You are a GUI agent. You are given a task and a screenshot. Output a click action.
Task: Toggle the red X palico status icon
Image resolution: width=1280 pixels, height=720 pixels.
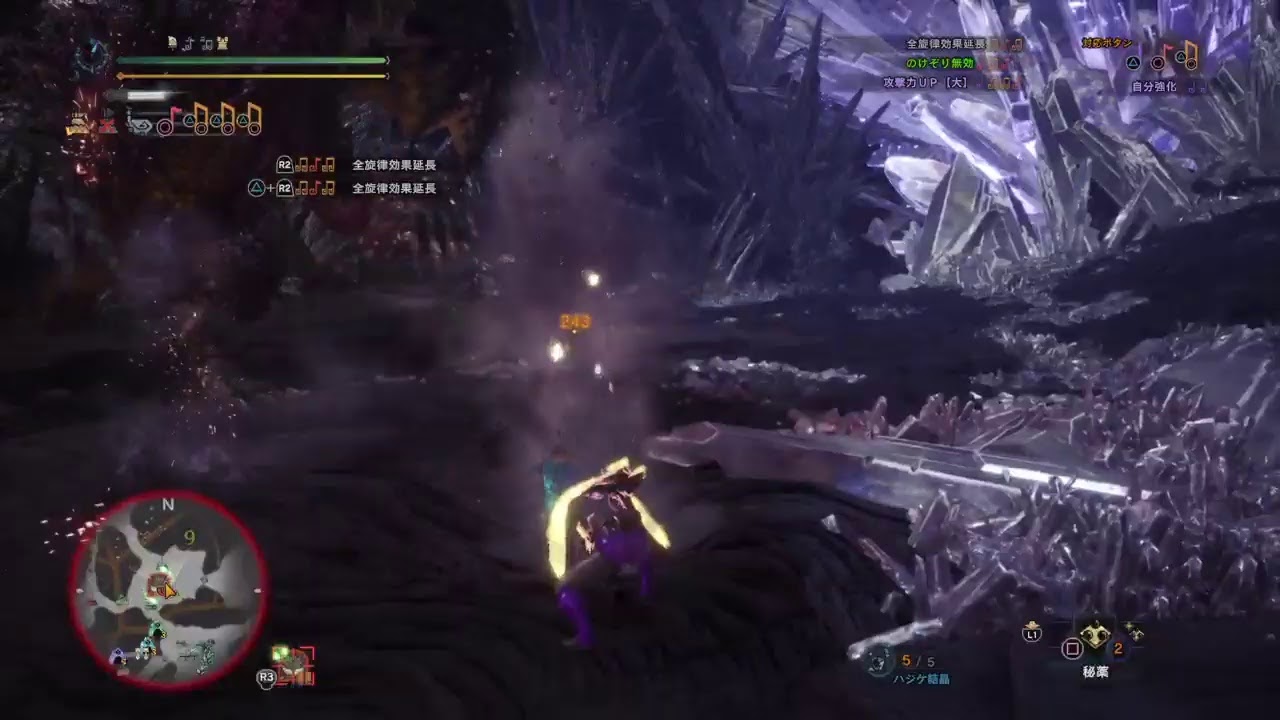[107, 126]
